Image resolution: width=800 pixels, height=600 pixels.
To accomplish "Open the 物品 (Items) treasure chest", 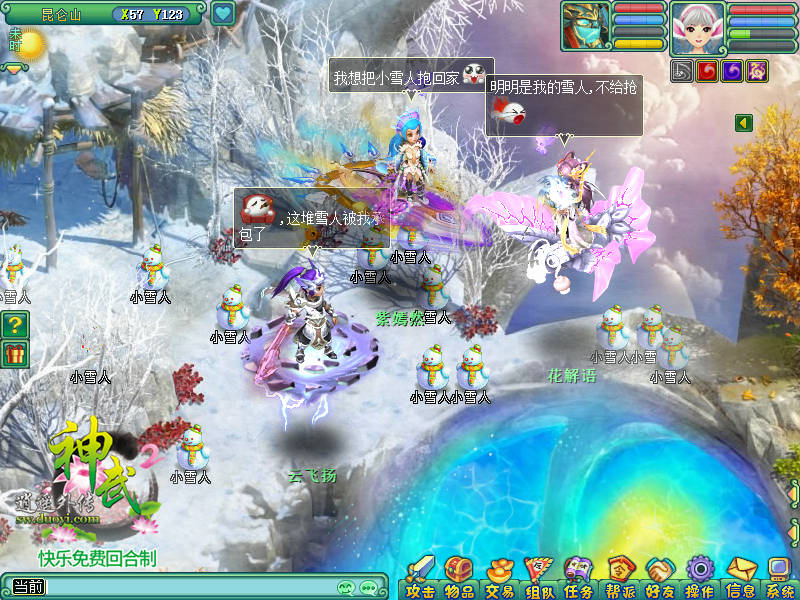I will coord(457,577).
